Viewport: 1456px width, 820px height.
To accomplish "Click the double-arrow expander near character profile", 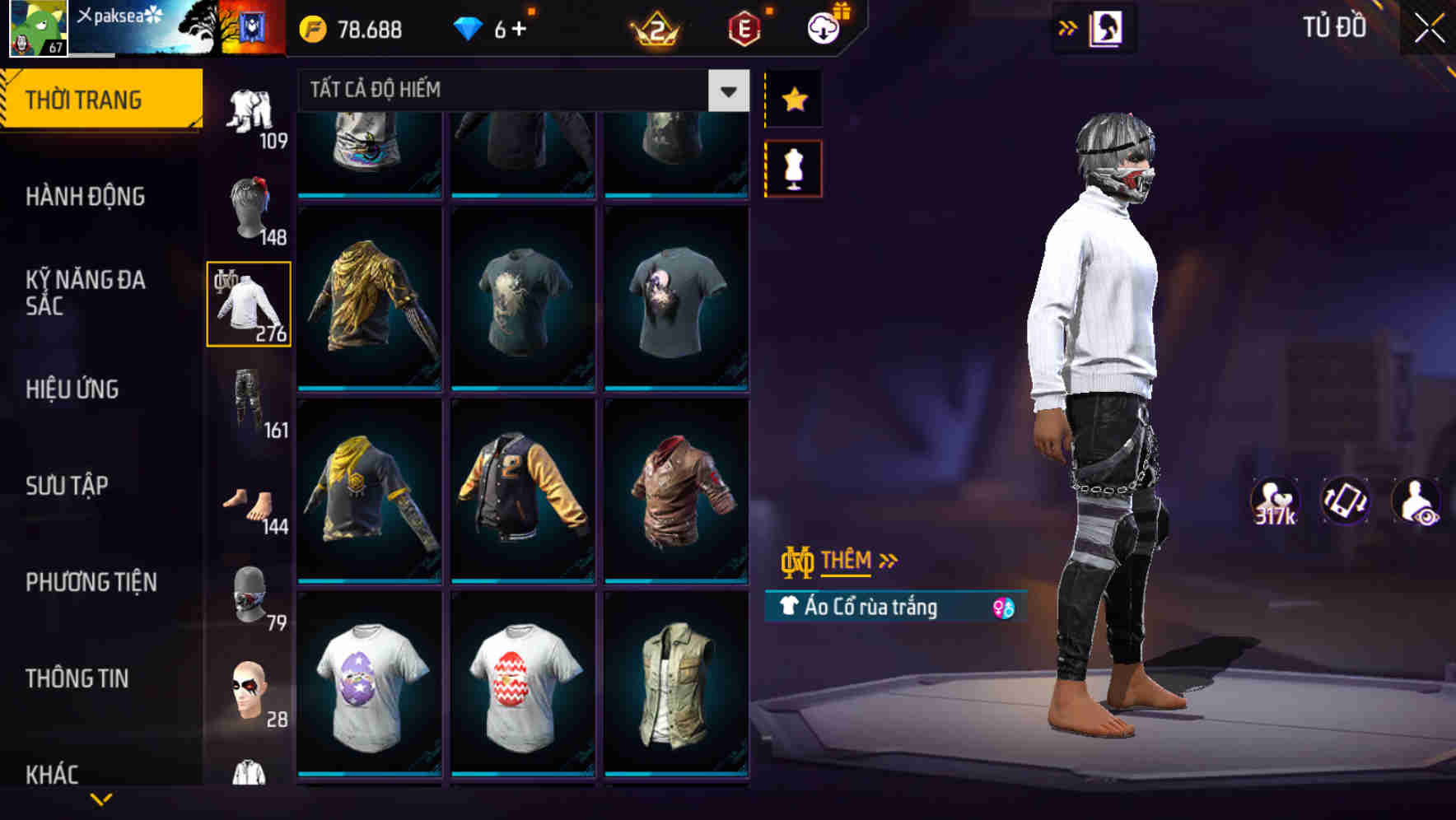I will (1066, 27).
